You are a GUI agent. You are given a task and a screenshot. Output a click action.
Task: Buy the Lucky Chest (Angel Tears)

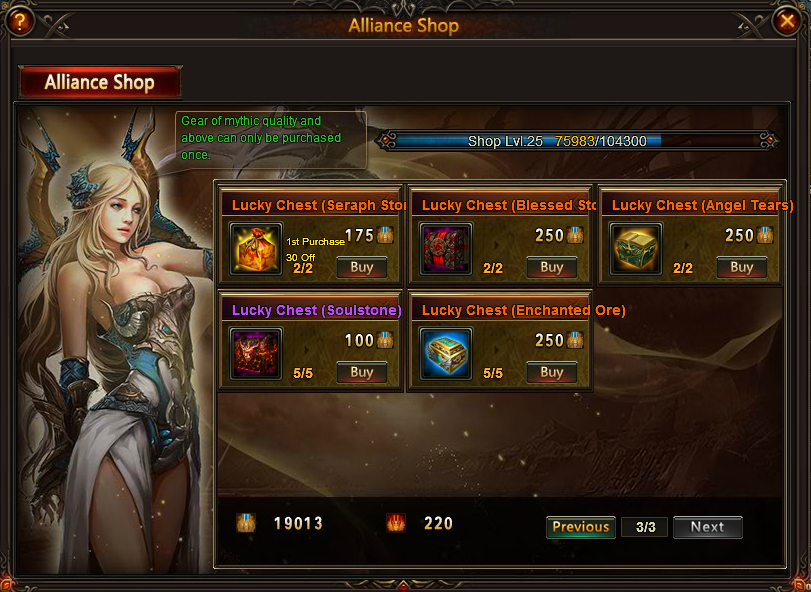point(741,267)
